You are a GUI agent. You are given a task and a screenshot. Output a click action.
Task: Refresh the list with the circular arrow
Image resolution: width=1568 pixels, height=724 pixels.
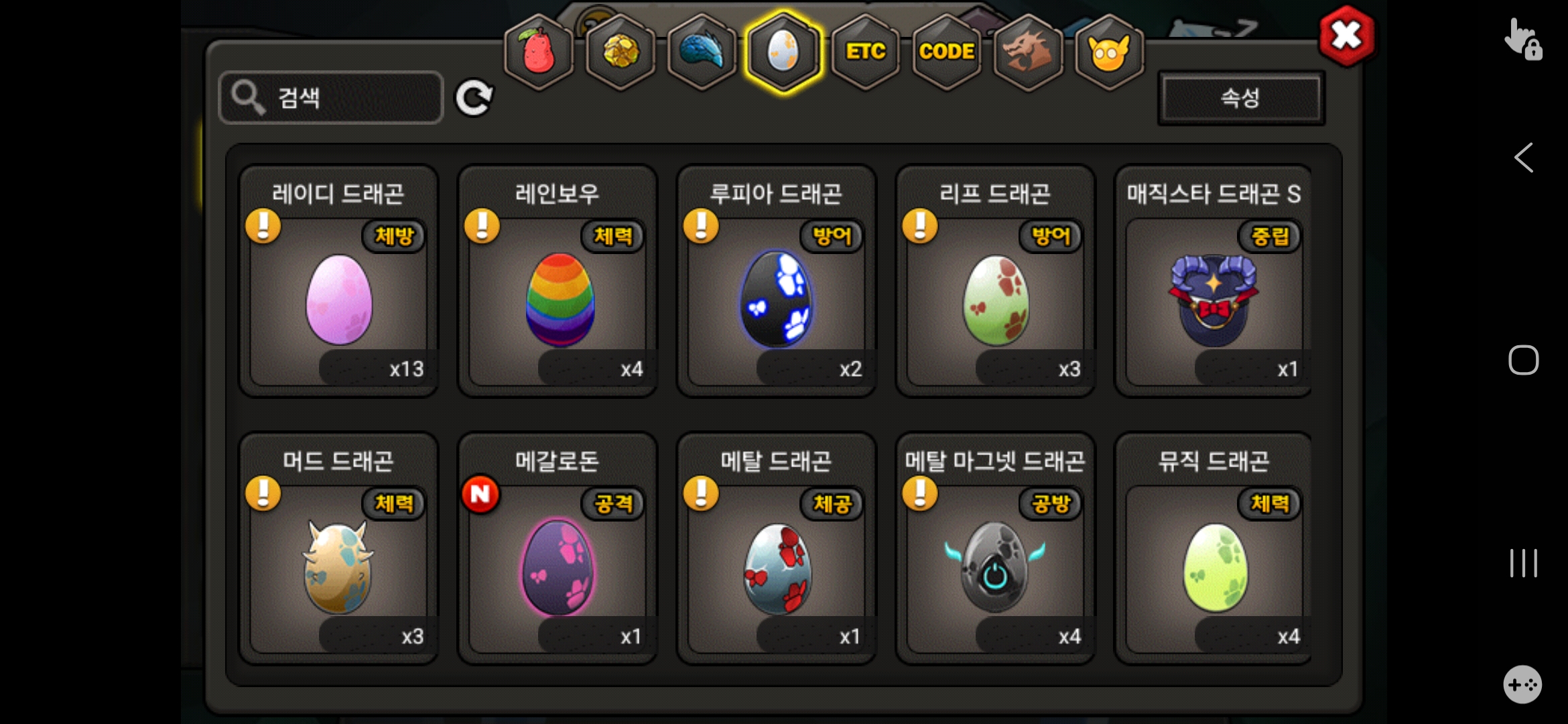[x=474, y=99]
